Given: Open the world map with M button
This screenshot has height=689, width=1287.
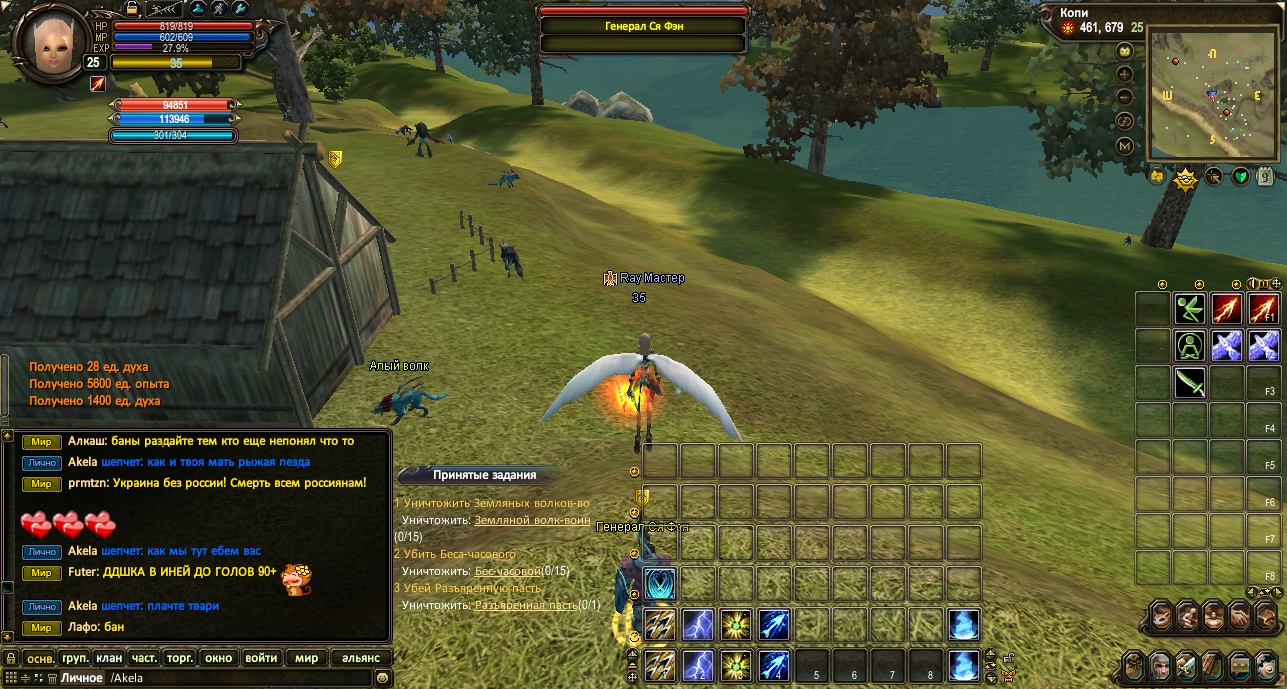Looking at the screenshot, I should 1125,146.
